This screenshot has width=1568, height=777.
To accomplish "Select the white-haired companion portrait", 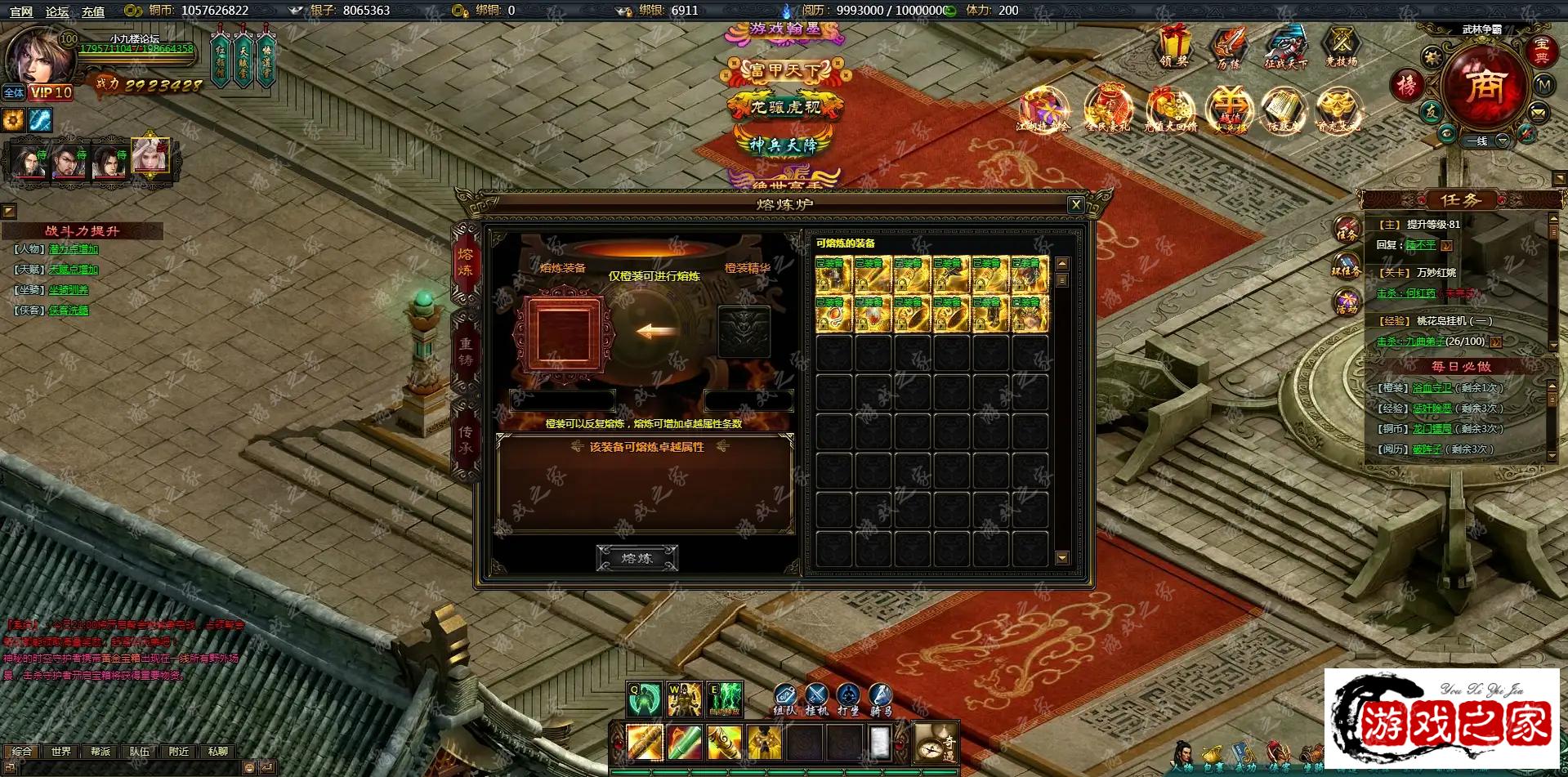I will tap(150, 155).
